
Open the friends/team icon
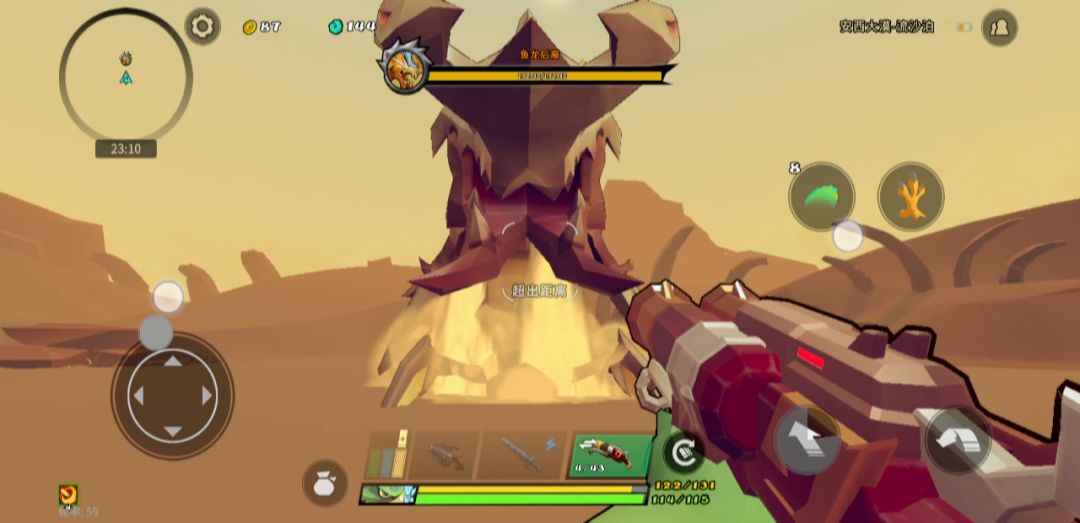tap(999, 28)
